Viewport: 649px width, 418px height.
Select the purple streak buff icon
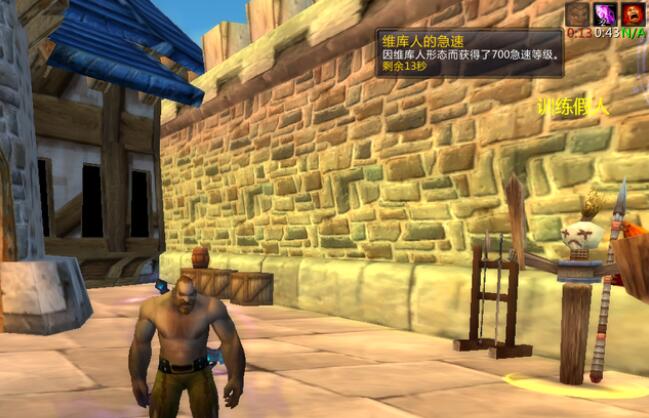[606, 13]
